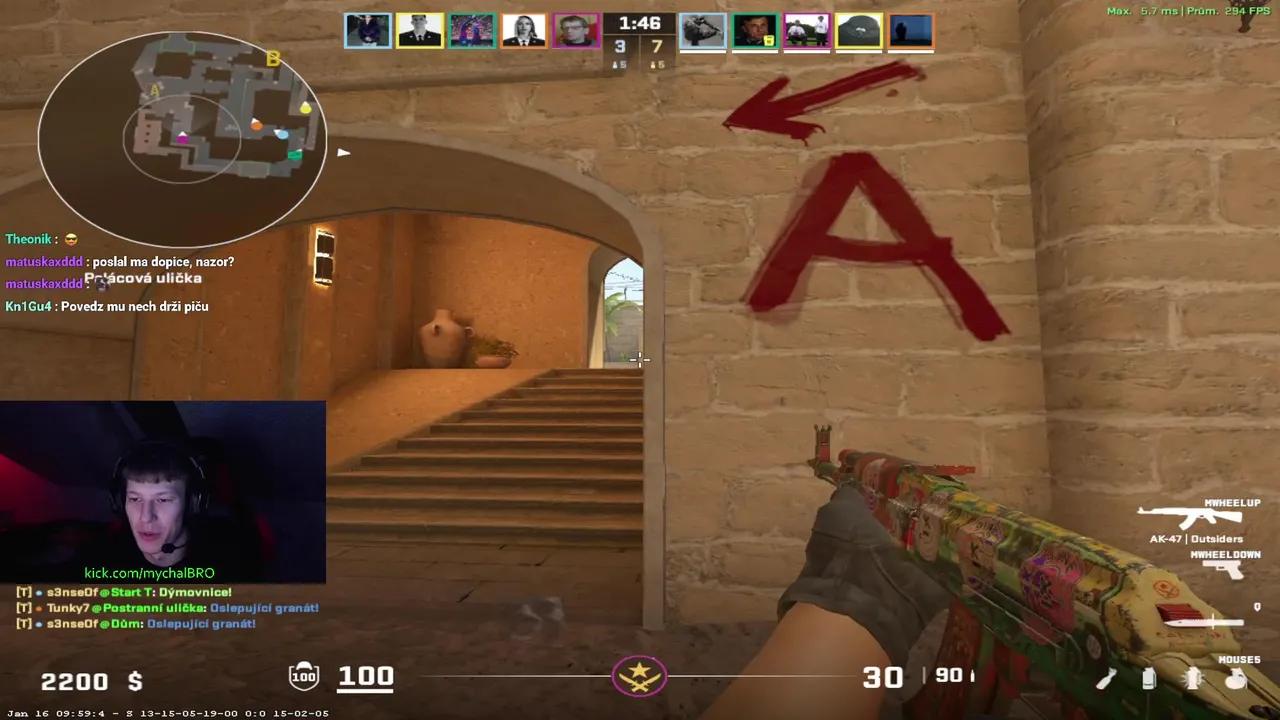
Task: Click the yellow B bombsite marker on minimap
Action: click(x=272, y=59)
